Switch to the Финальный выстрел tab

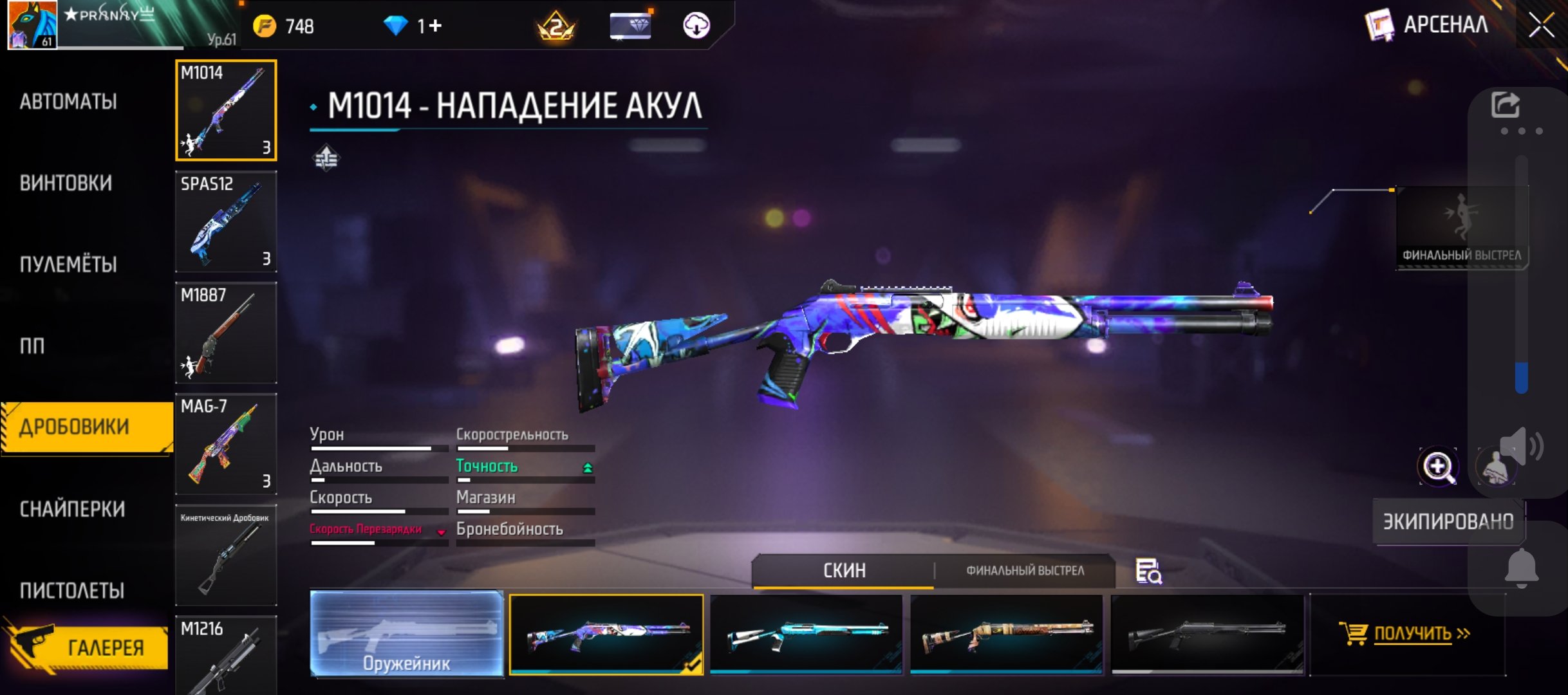point(1025,571)
